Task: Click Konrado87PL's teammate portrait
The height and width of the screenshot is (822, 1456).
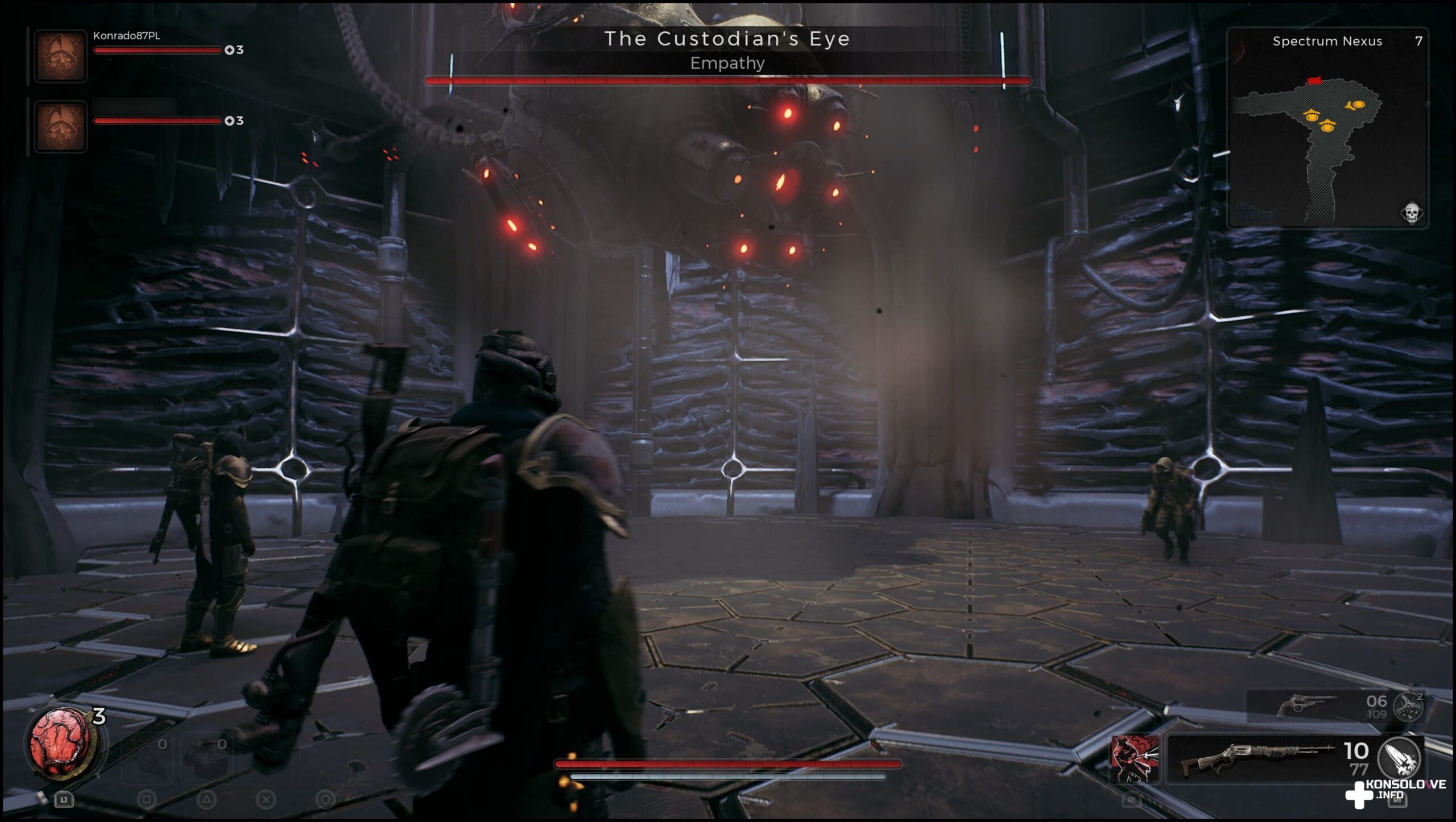Action: point(61,56)
